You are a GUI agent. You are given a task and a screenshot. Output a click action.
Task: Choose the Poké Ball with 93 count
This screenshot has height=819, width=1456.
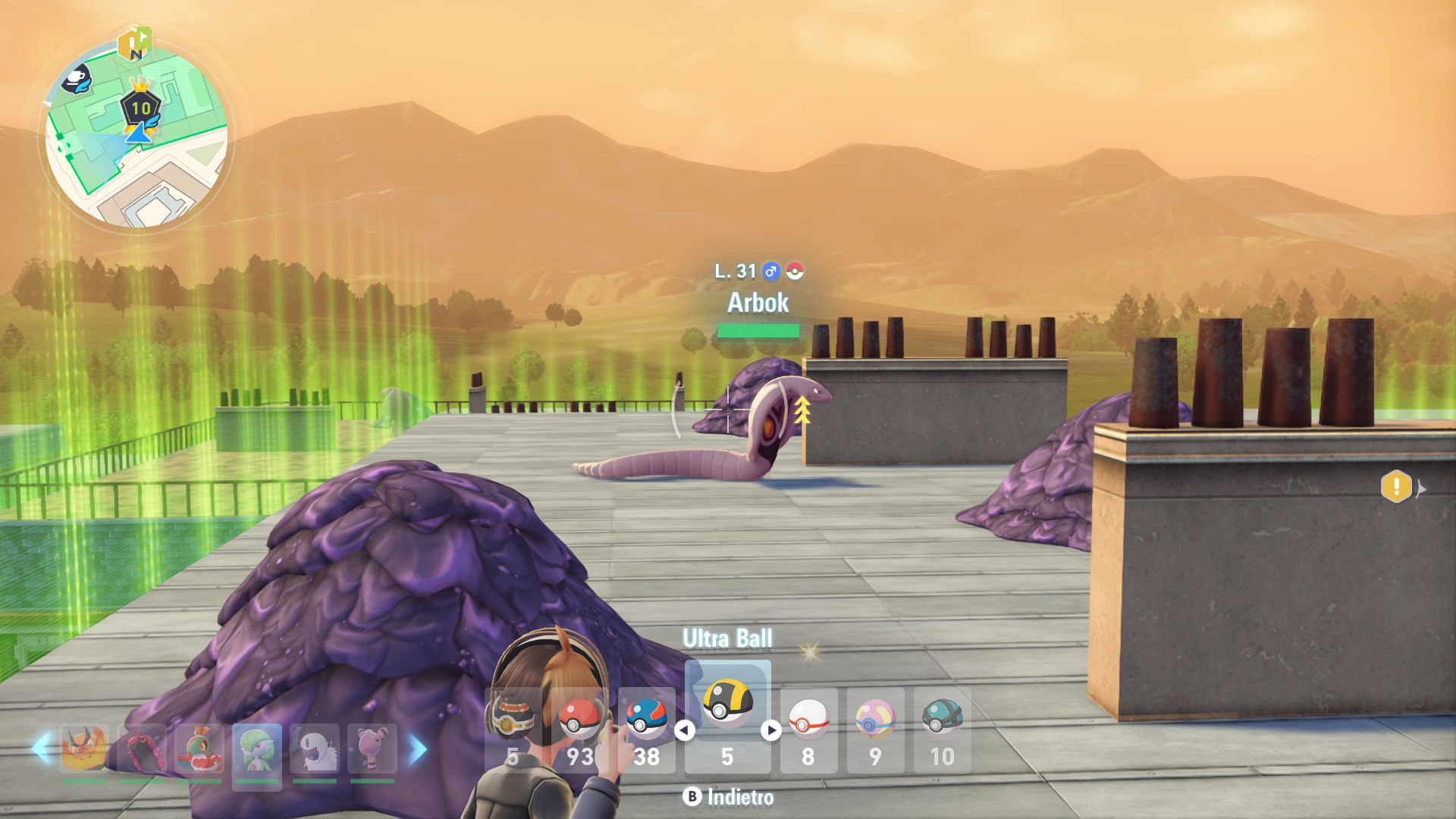pyautogui.click(x=580, y=728)
